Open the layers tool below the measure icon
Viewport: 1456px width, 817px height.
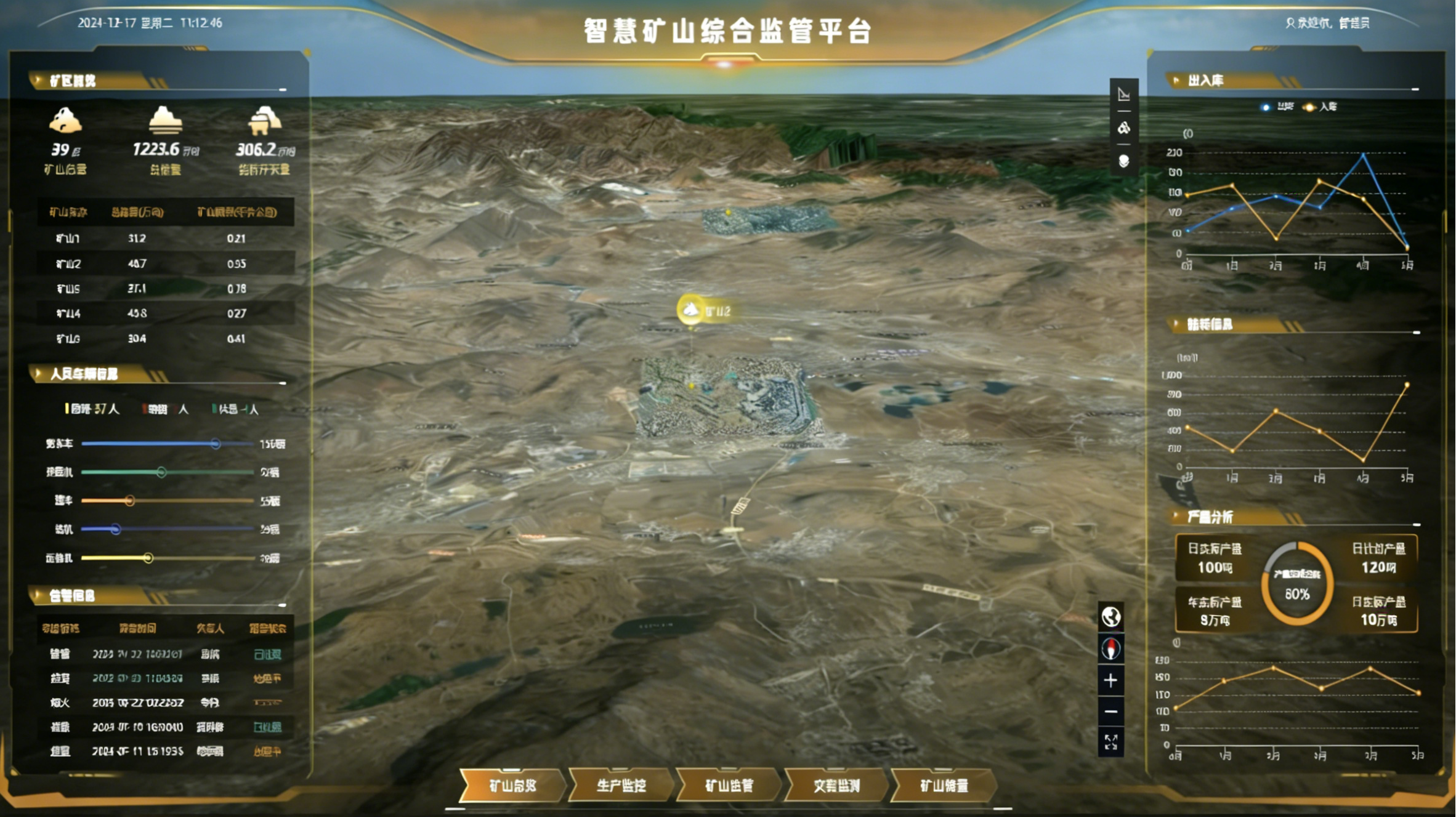1124,127
